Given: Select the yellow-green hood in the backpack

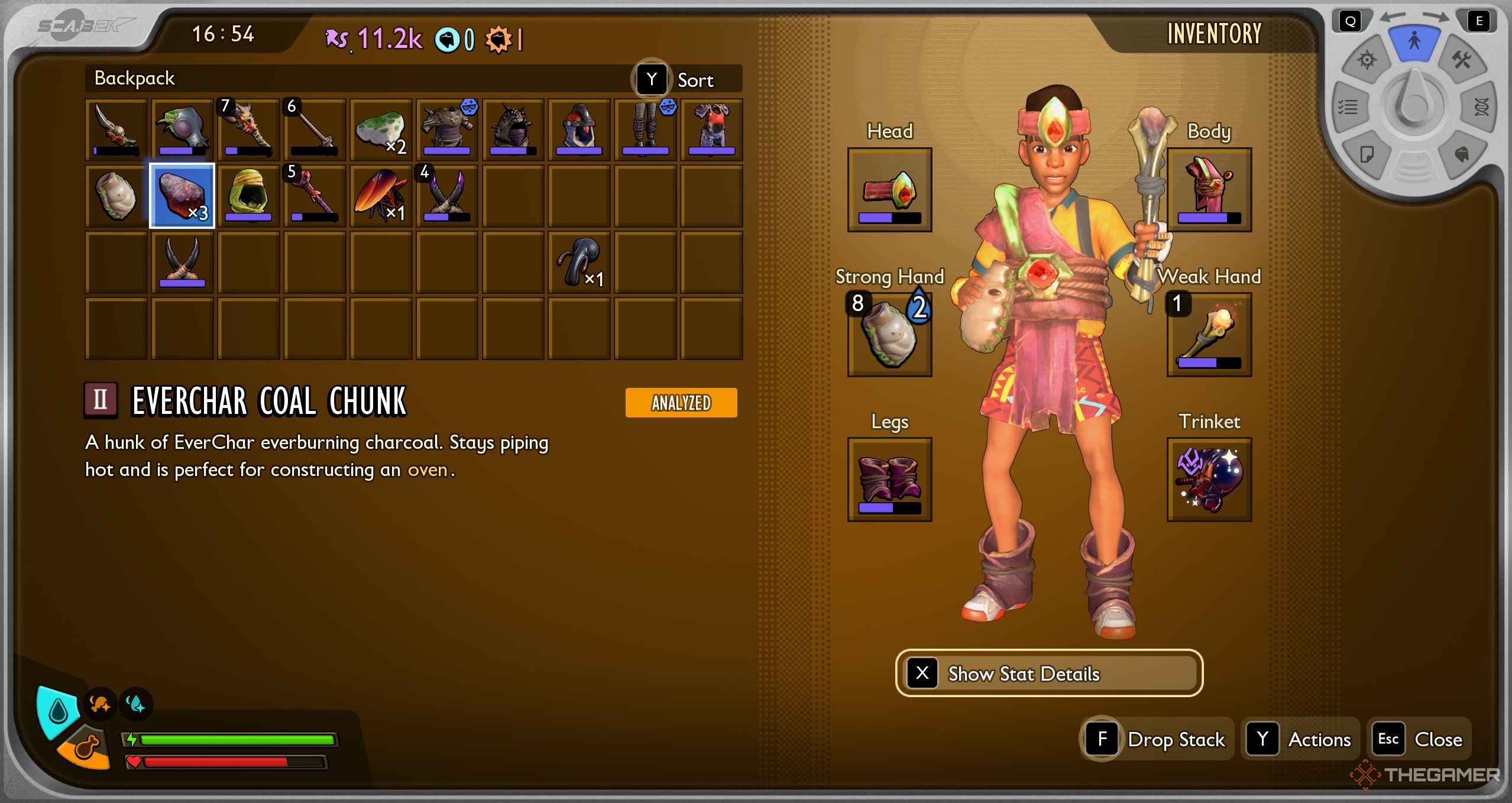Looking at the screenshot, I should [248, 196].
